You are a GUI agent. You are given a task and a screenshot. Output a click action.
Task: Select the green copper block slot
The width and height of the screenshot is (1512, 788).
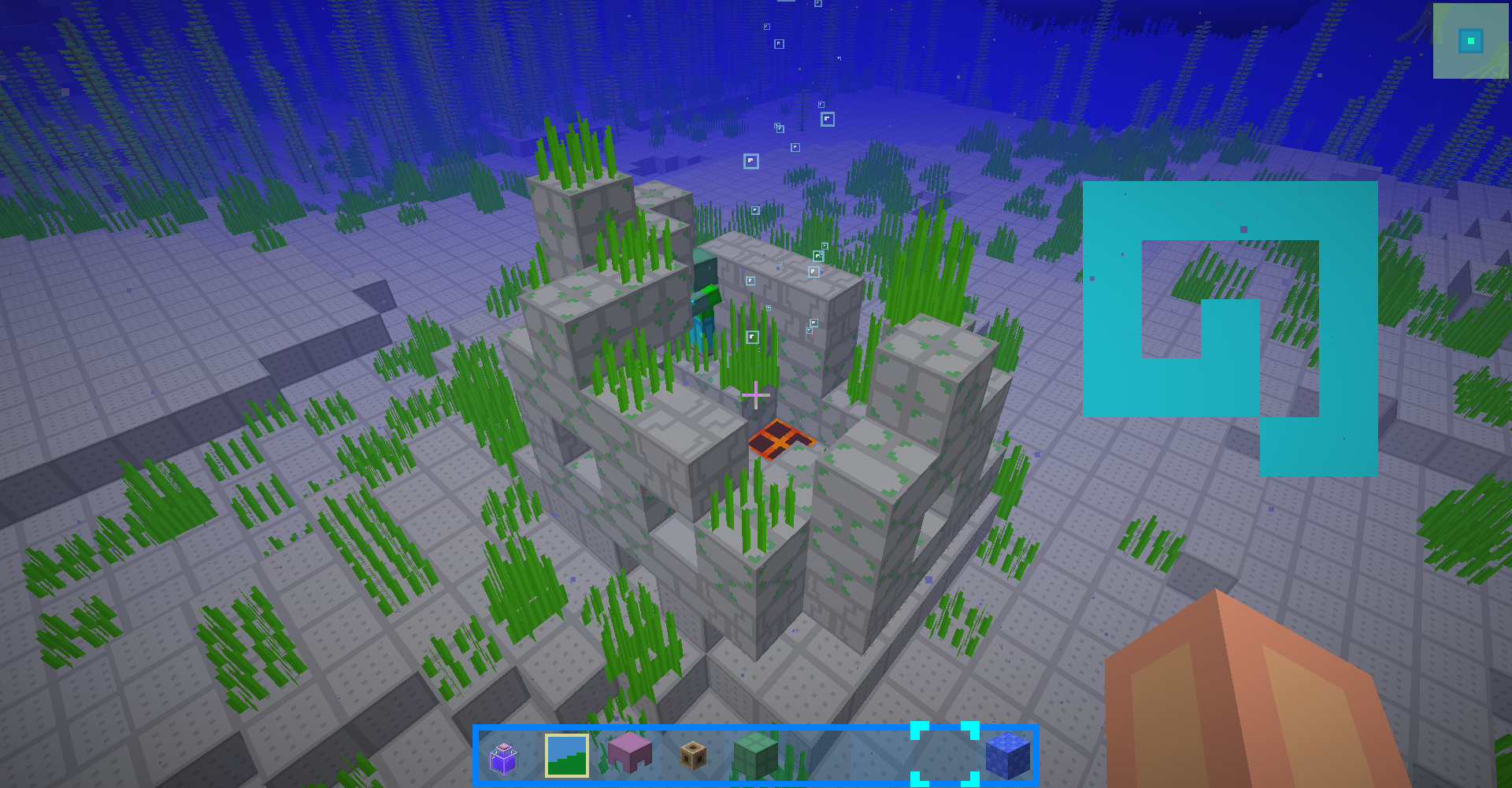(x=756, y=754)
